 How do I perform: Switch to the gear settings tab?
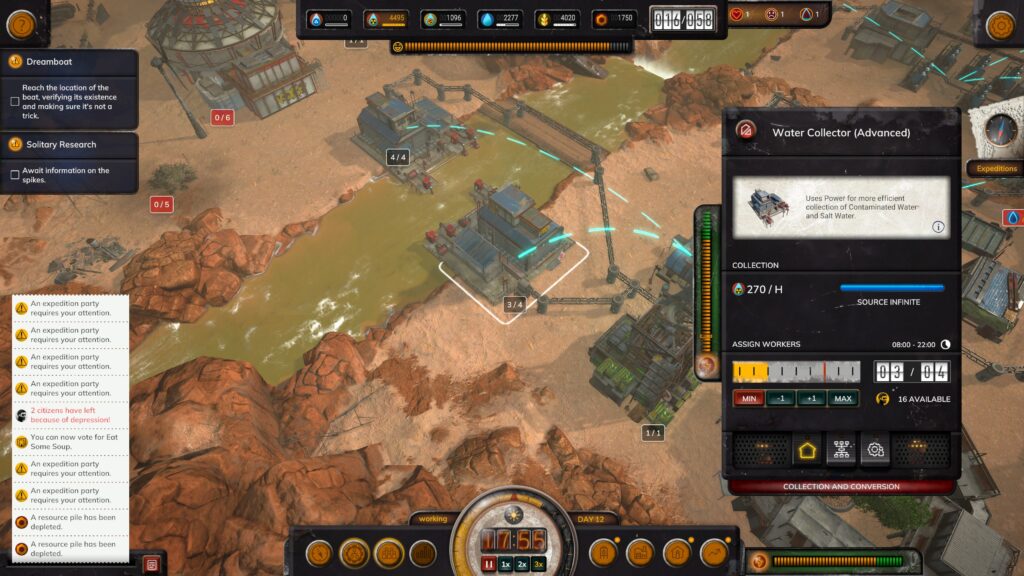click(x=875, y=450)
